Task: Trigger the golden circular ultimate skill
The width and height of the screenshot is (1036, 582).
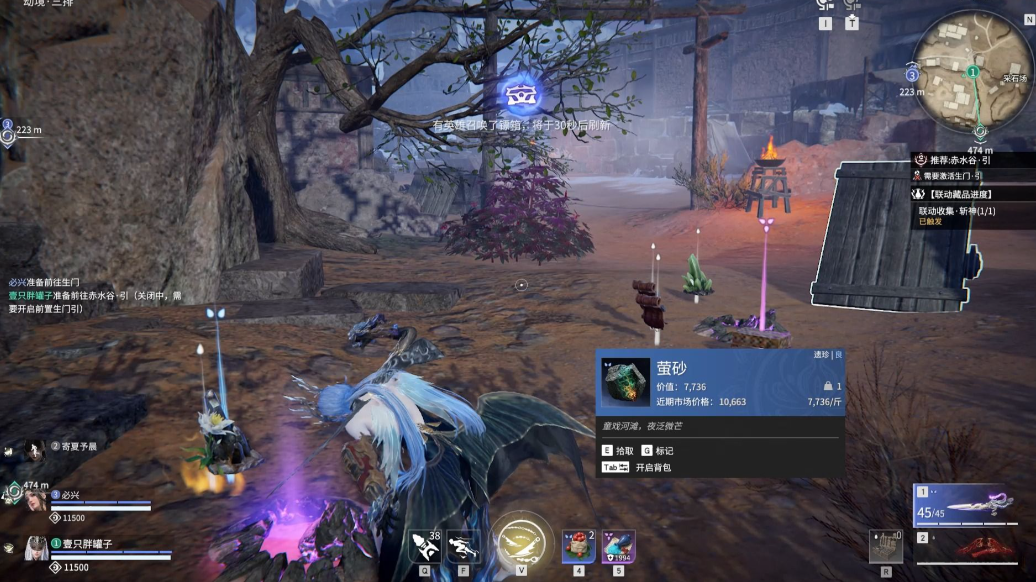Action: (521, 541)
